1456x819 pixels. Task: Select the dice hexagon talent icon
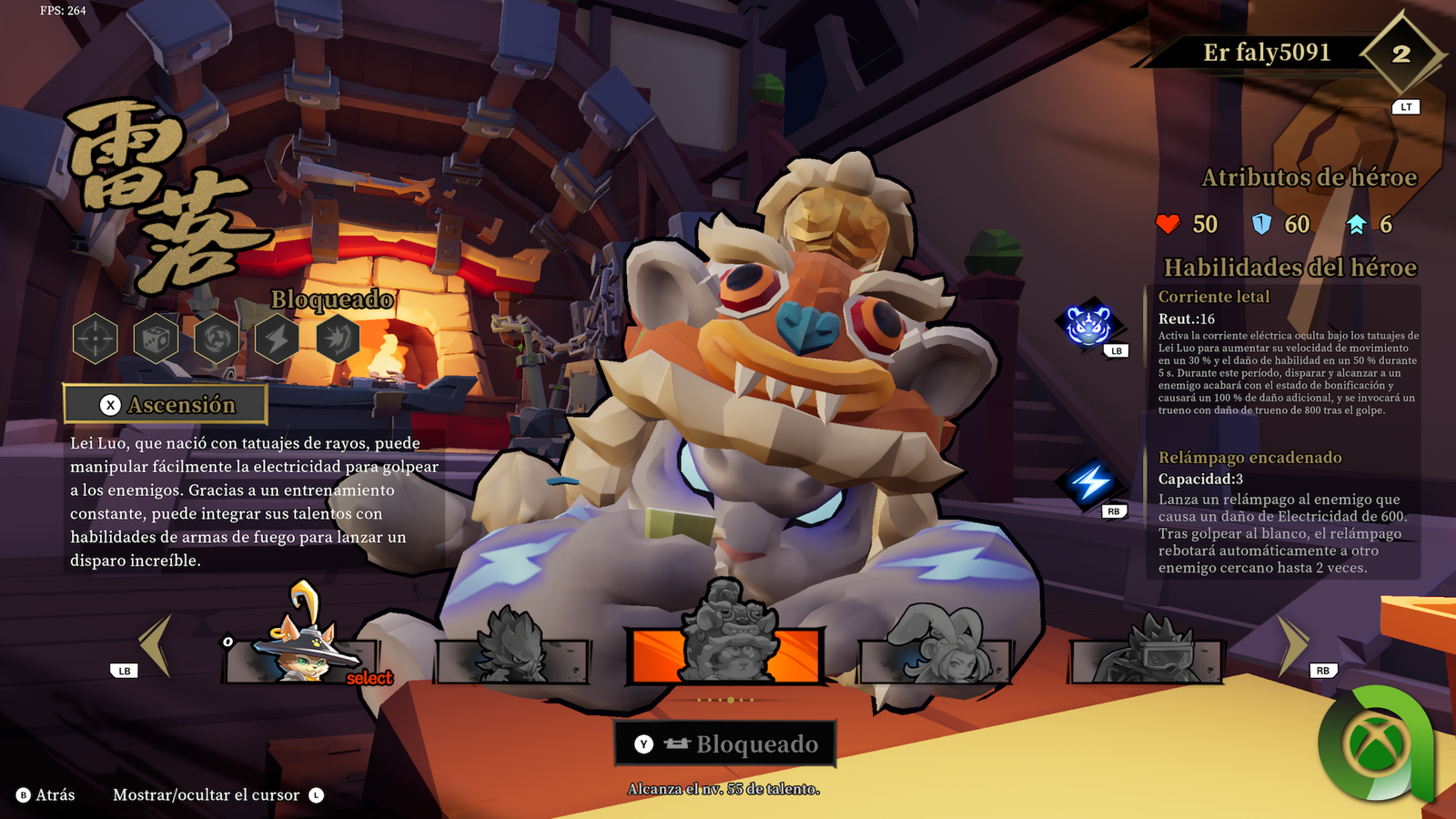click(156, 339)
